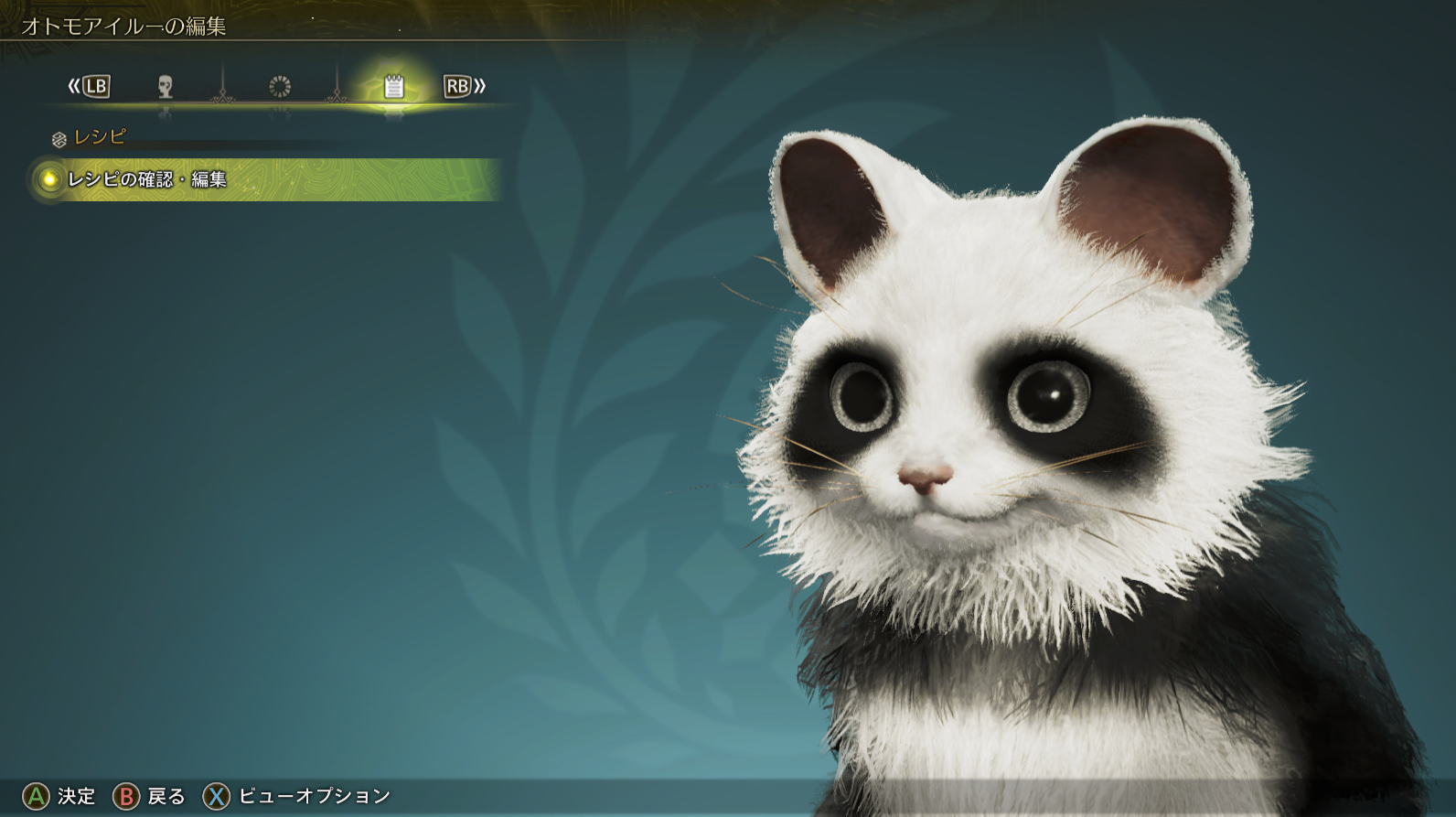Click the left double-chevron before LB

click(75, 87)
